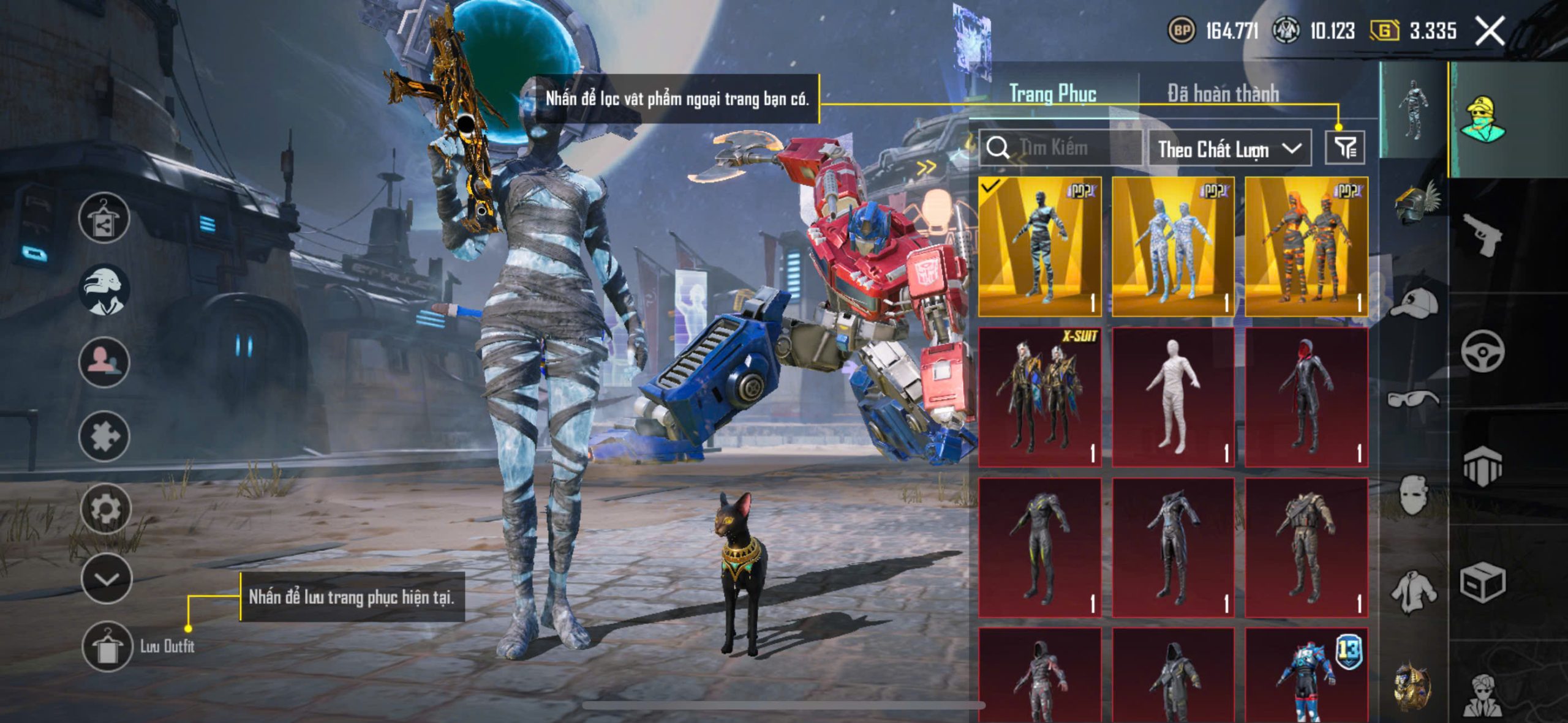The width and height of the screenshot is (1568, 723).
Task: Open the share outfit hanger icon
Action: 104,218
